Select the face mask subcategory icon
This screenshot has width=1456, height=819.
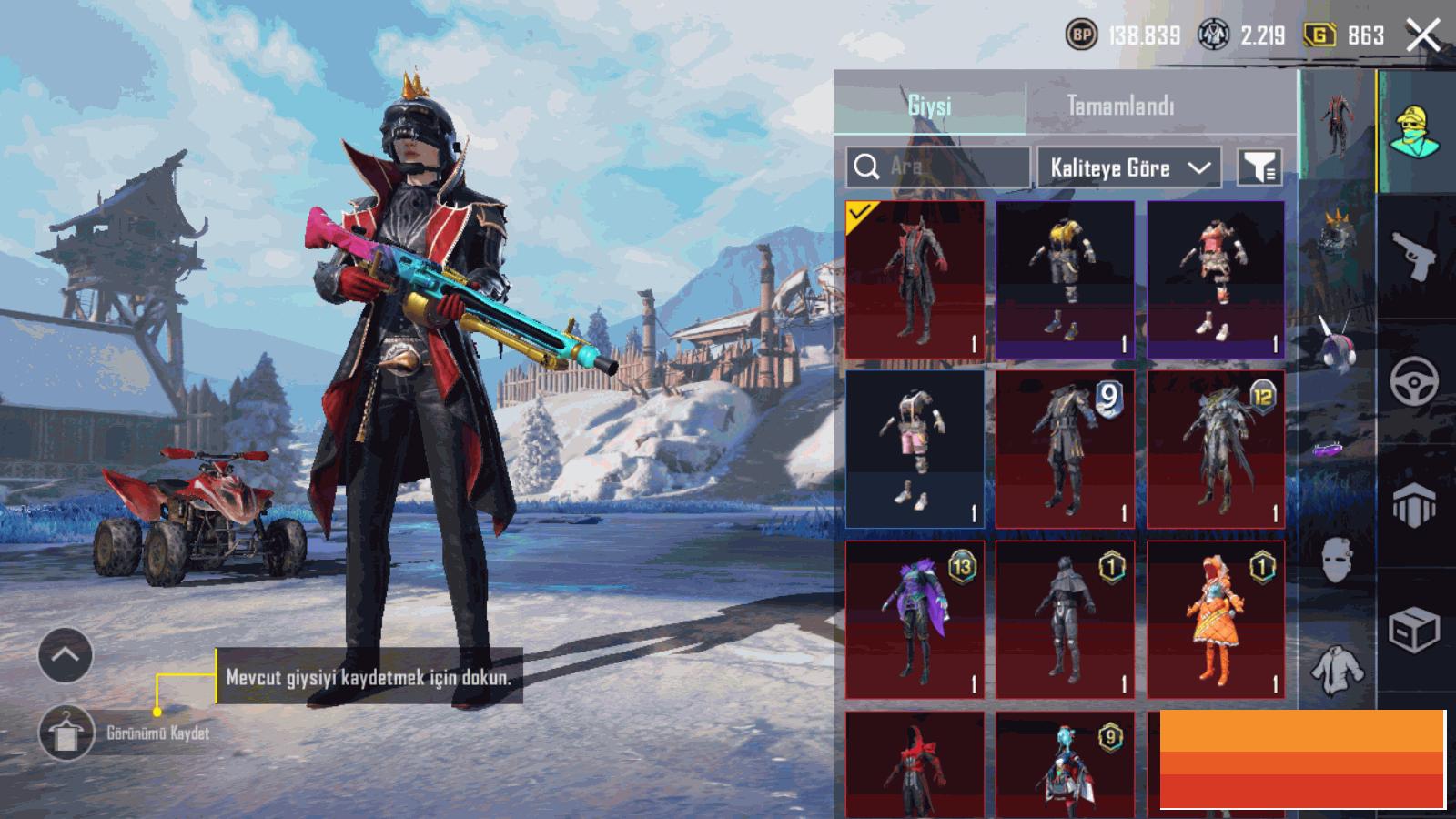pyautogui.click(x=1336, y=557)
